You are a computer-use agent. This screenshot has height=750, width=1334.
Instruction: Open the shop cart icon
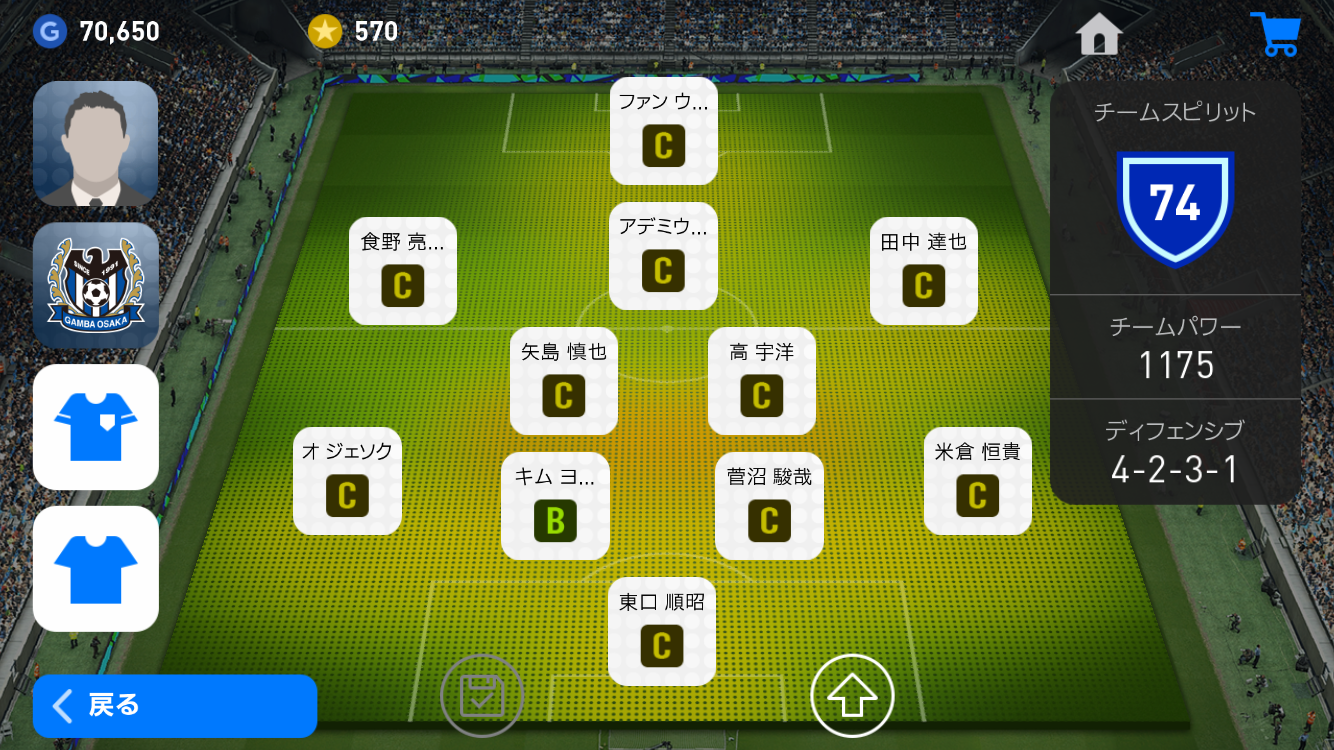pyautogui.click(x=1273, y=35)
